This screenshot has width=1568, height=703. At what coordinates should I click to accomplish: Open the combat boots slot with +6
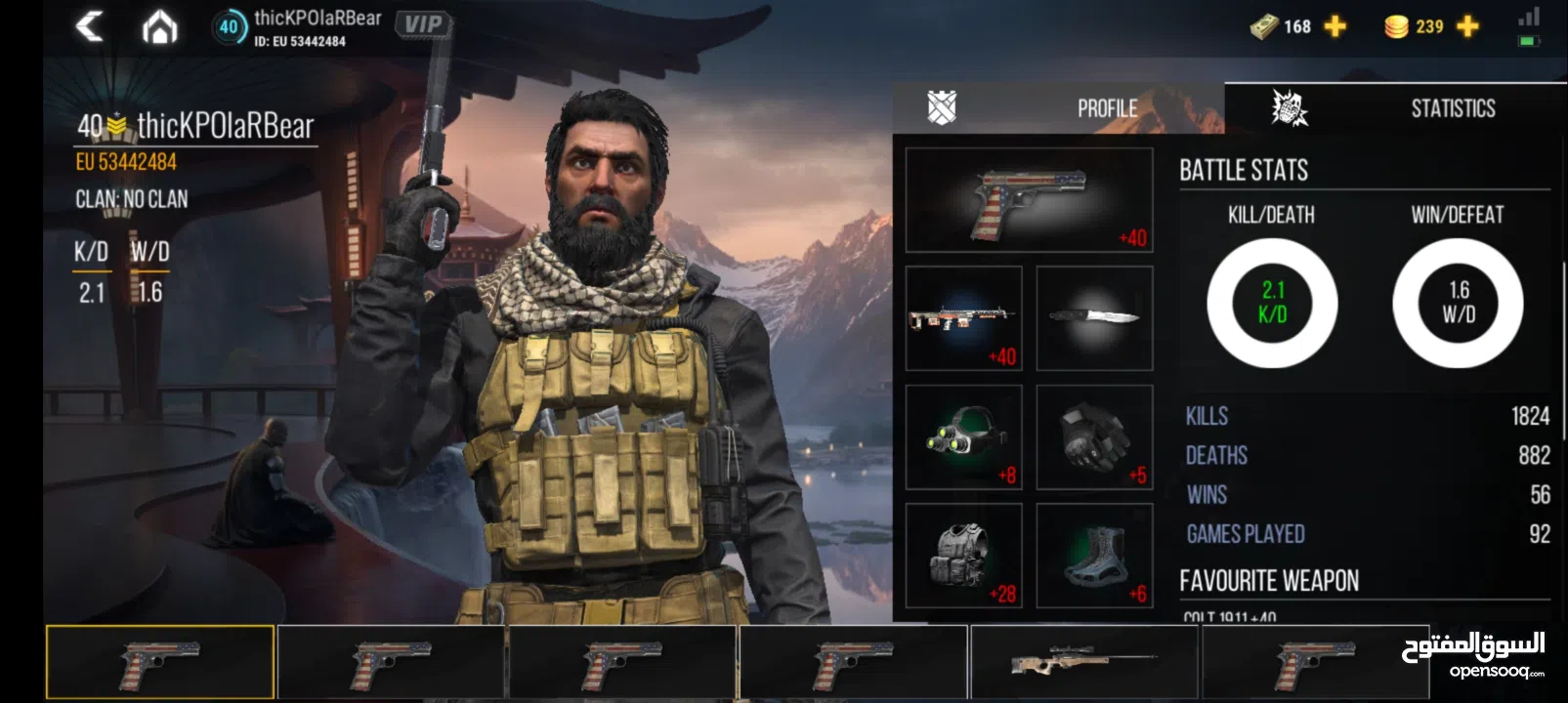click(1094, 556)
